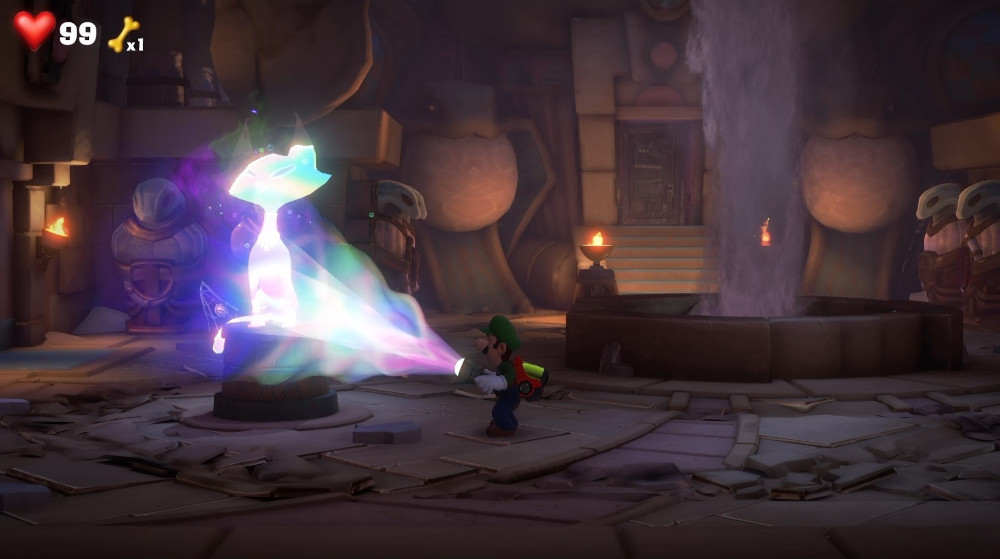Click the golden bone item icon
The height and width of the screenshot is (559, 1000).
coord(122,34)
